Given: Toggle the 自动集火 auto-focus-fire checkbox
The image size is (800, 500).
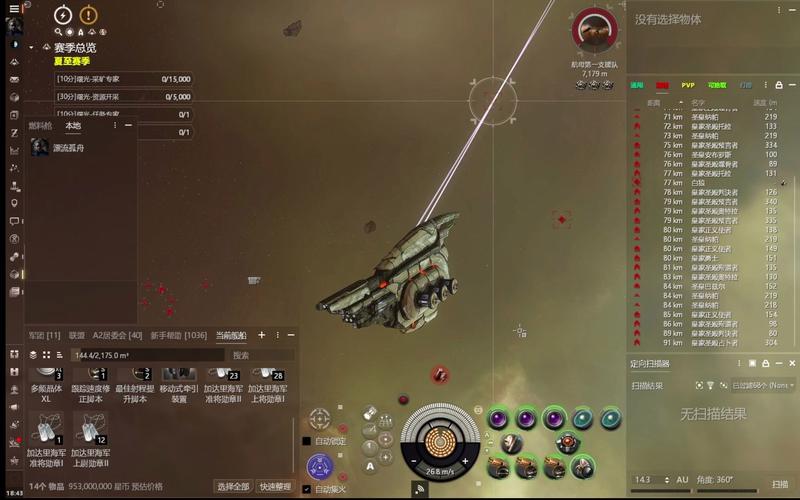Looking at the screenshot, I should (x=307, y=489).
